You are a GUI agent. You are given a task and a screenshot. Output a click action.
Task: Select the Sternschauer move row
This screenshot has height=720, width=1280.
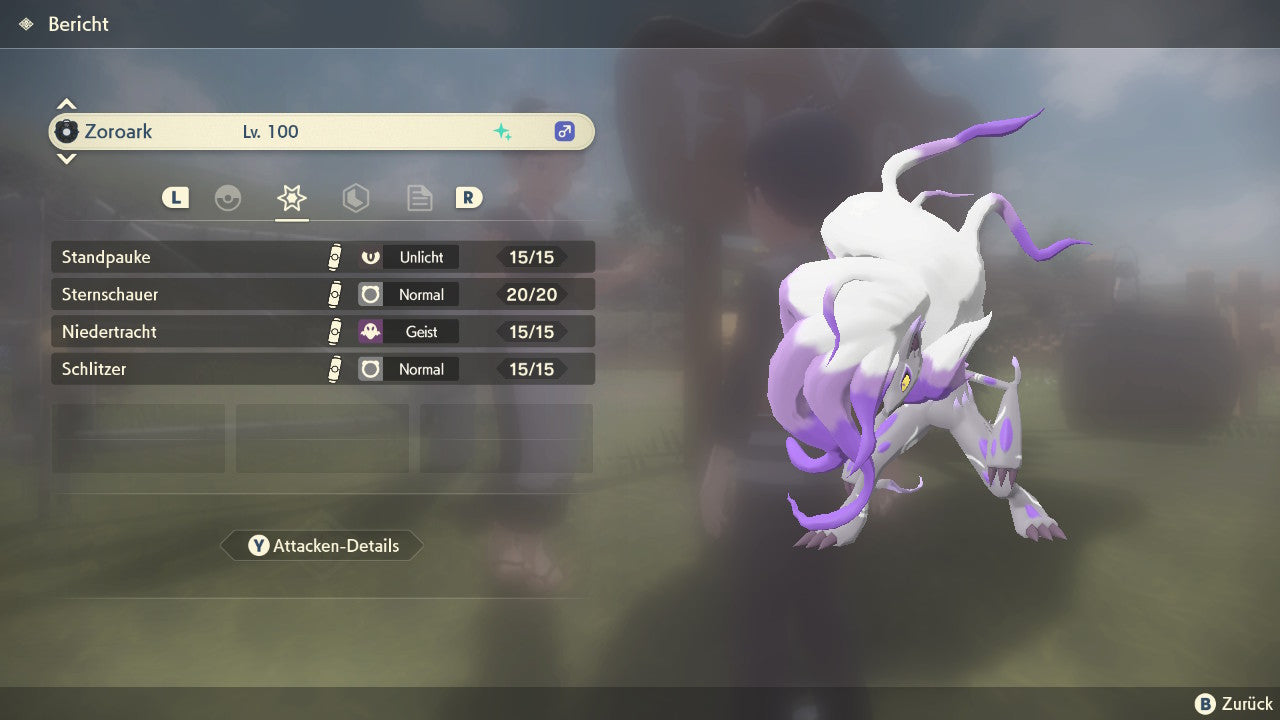tap(322, 294)
